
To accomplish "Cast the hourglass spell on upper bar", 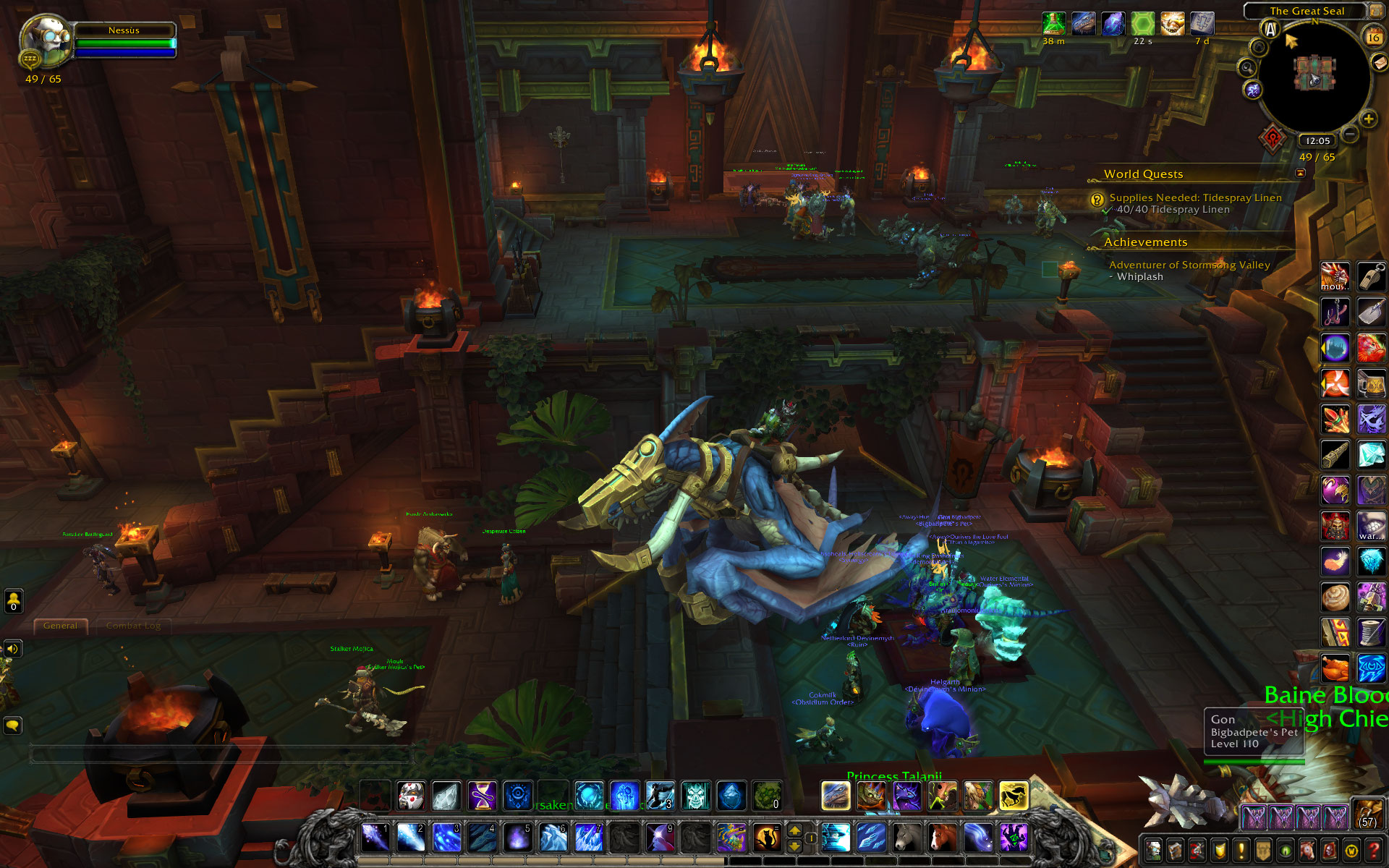I will point(482,796).
